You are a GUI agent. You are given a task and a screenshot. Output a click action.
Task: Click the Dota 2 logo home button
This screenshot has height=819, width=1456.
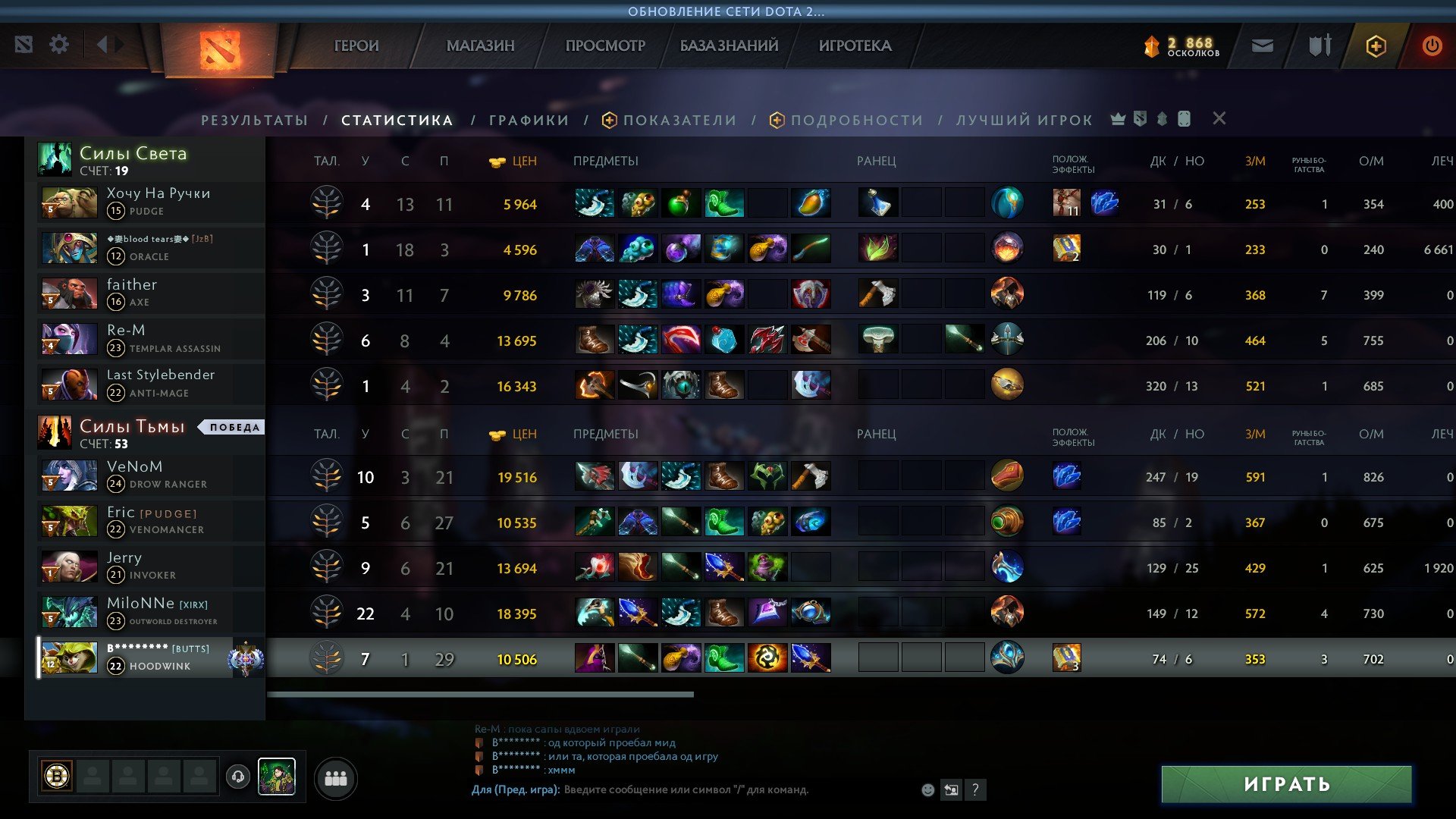tap(220, 49)
